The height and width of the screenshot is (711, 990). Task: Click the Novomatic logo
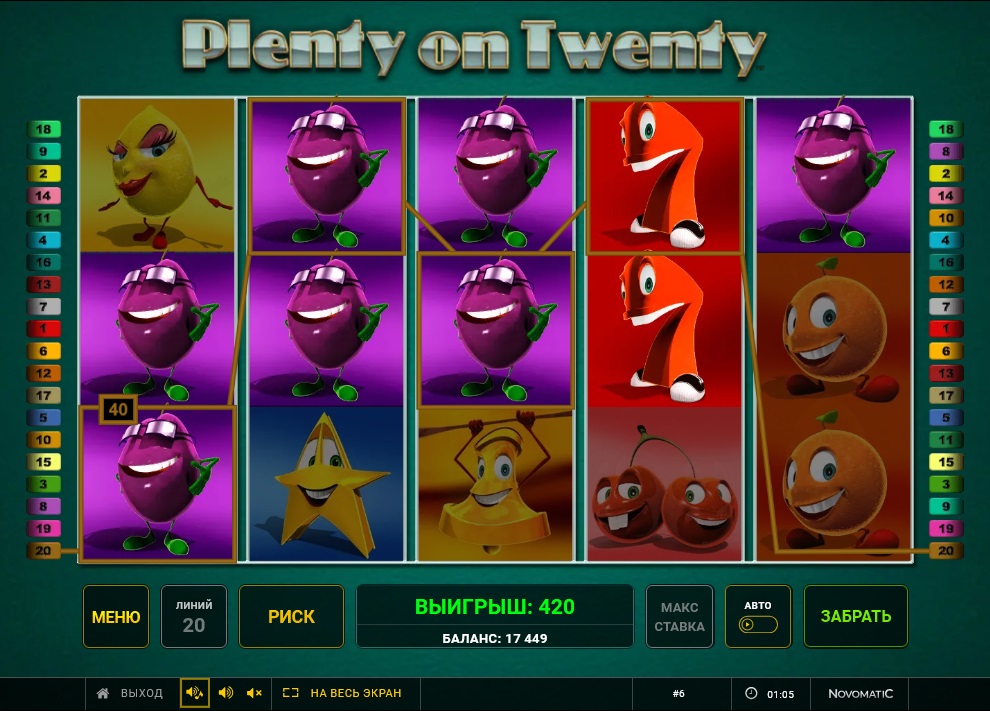860,693
